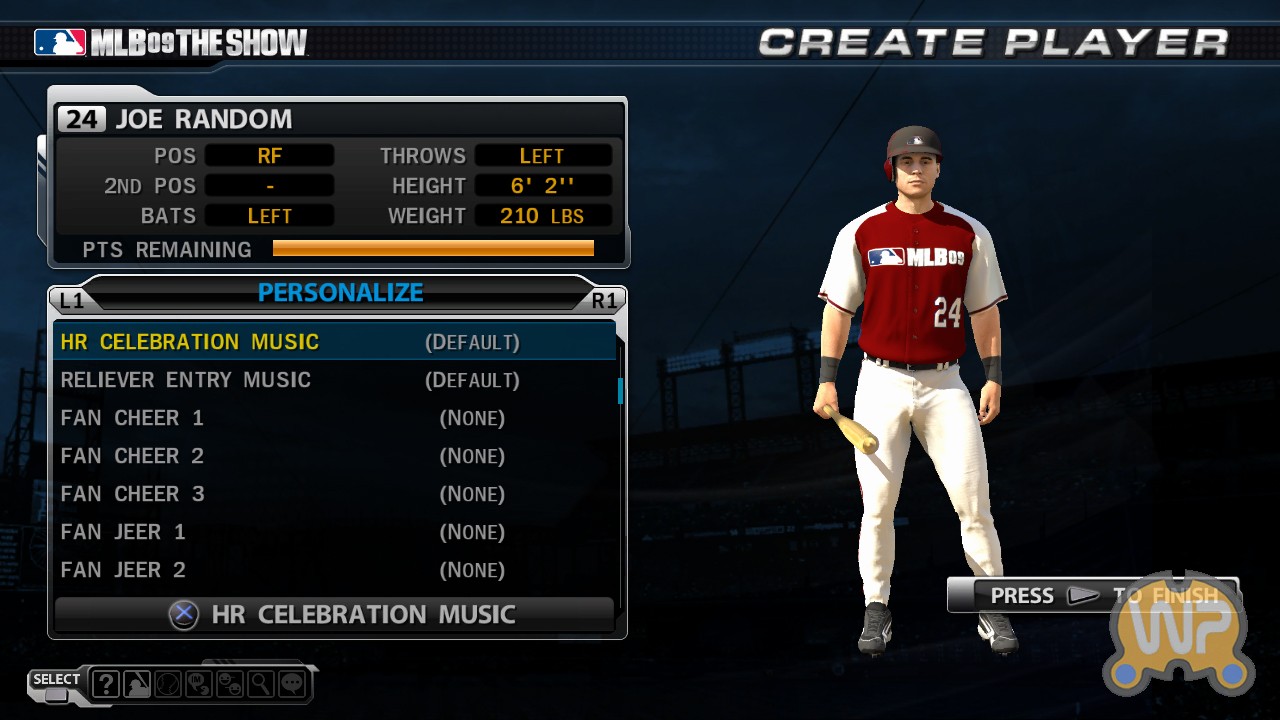Set the 2nd POS field
This screenshot has height=720, width=1280.
(x=269, y=186)
